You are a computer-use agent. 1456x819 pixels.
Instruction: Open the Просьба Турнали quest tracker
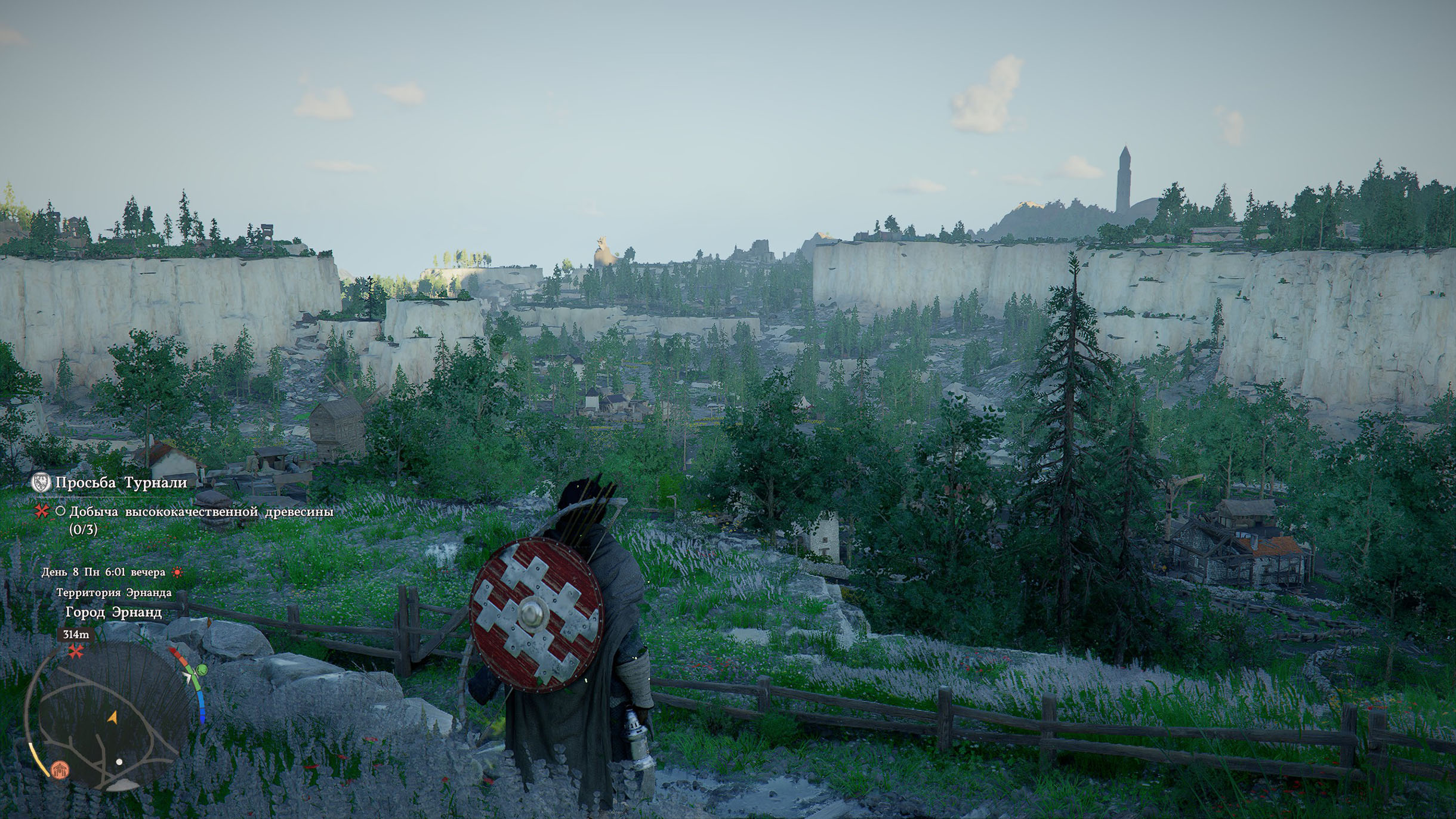[x=121, y=483]
